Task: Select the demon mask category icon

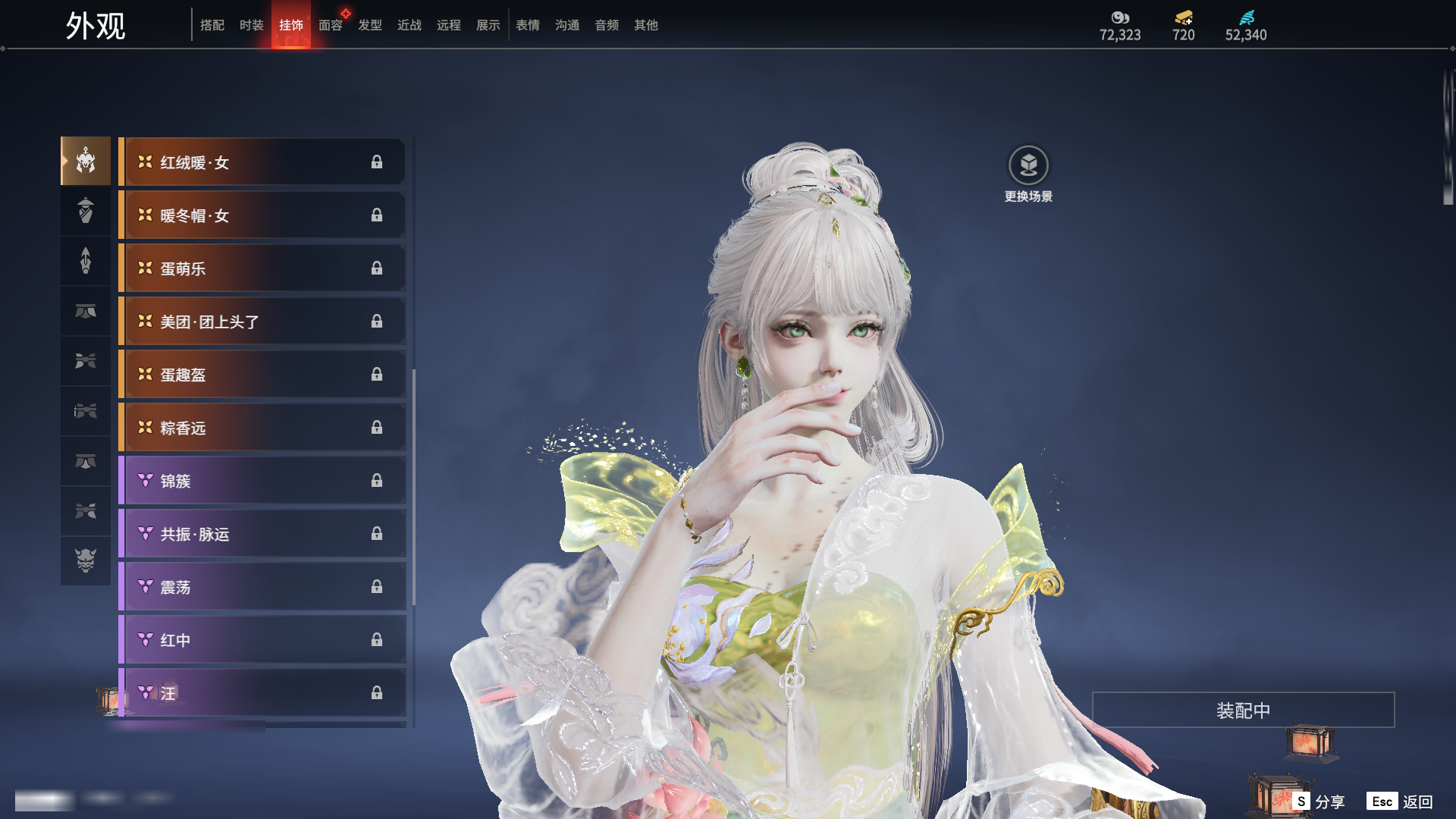Action: click(86, 560)
